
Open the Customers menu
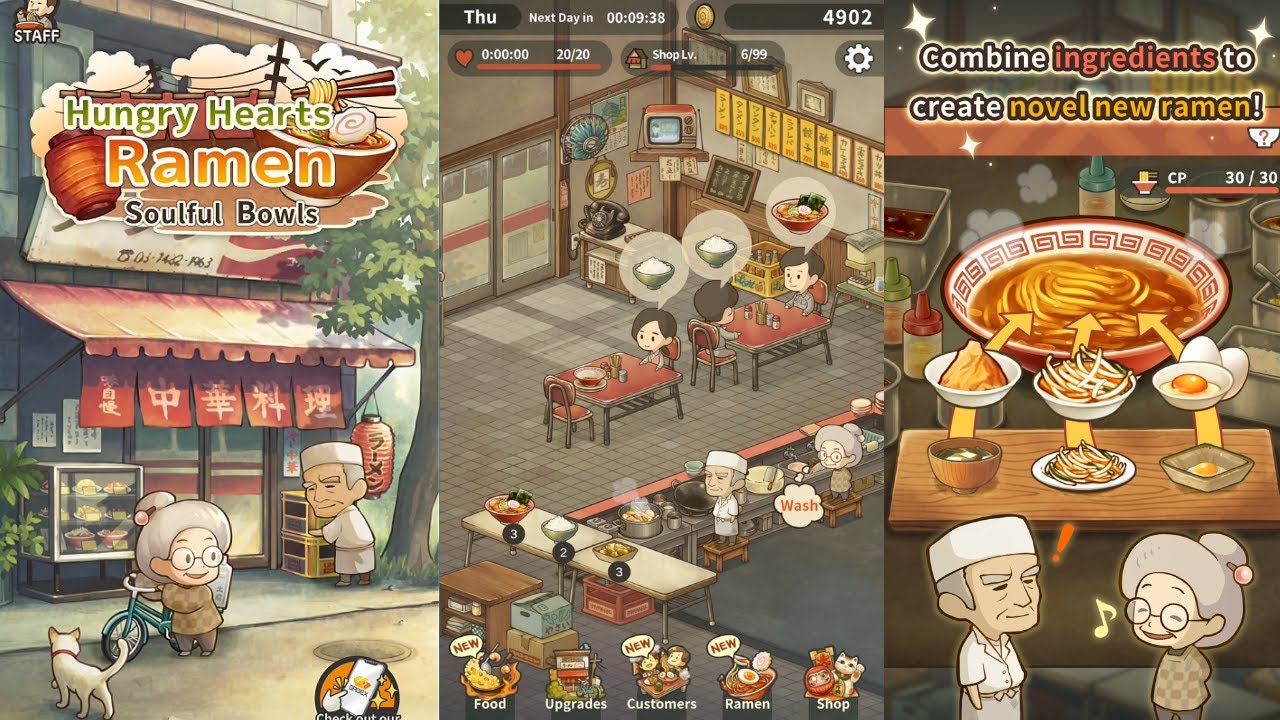(x=660, y=677)
